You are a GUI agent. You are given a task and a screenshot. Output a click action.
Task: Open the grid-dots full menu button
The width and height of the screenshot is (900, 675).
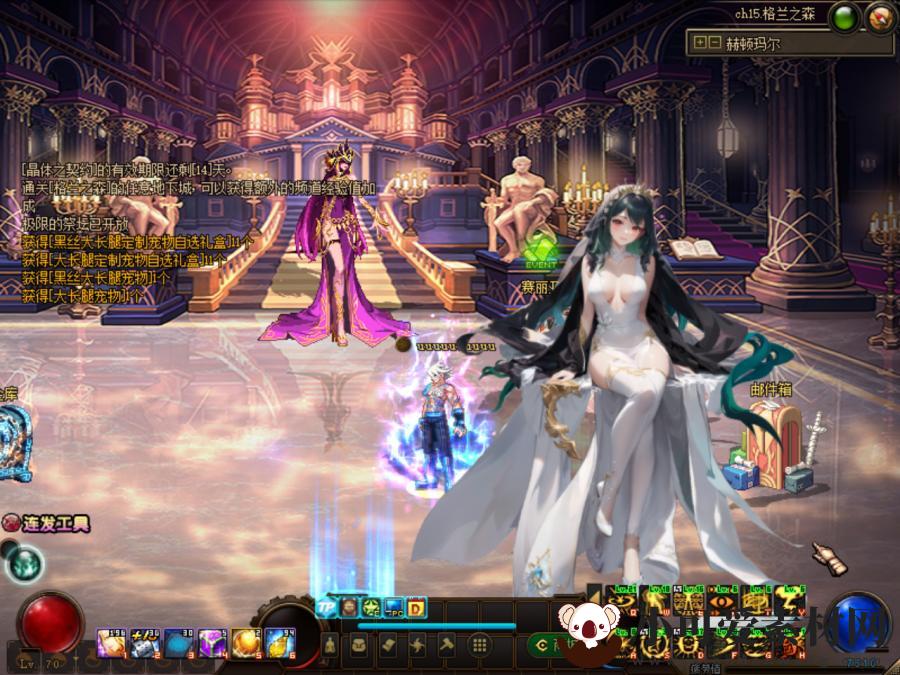(480, 646)
